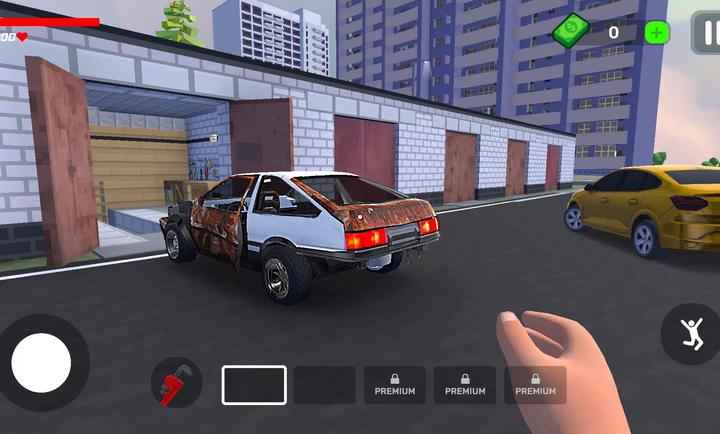Pause the game with the top-right button
Screen dimensions: 720x434
pos(707,32)
